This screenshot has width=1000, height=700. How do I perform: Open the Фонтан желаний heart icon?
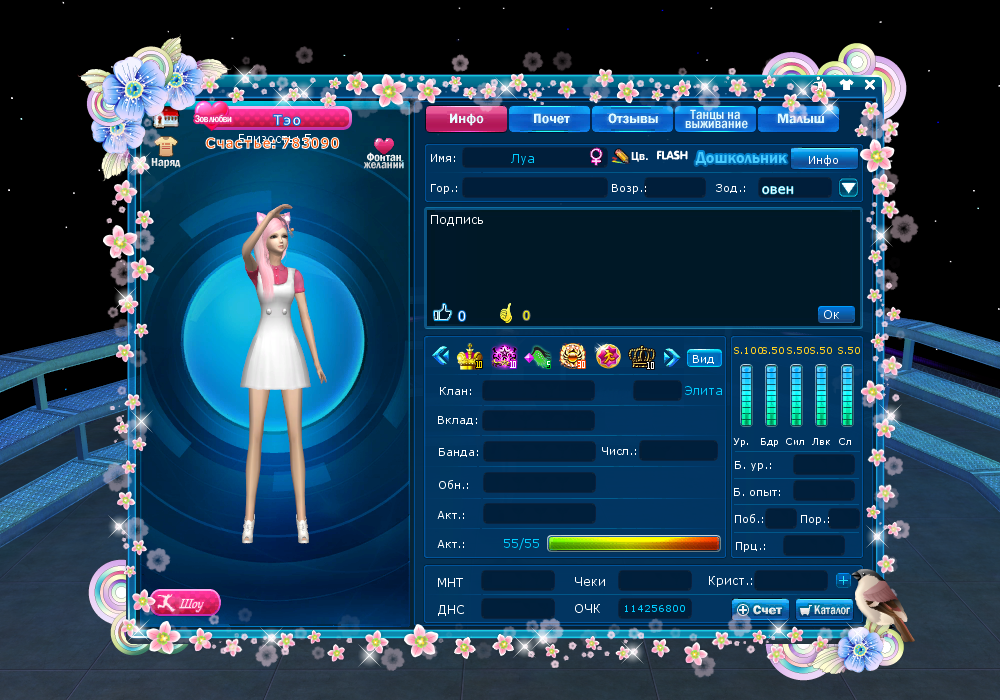(x=384, y=152)
